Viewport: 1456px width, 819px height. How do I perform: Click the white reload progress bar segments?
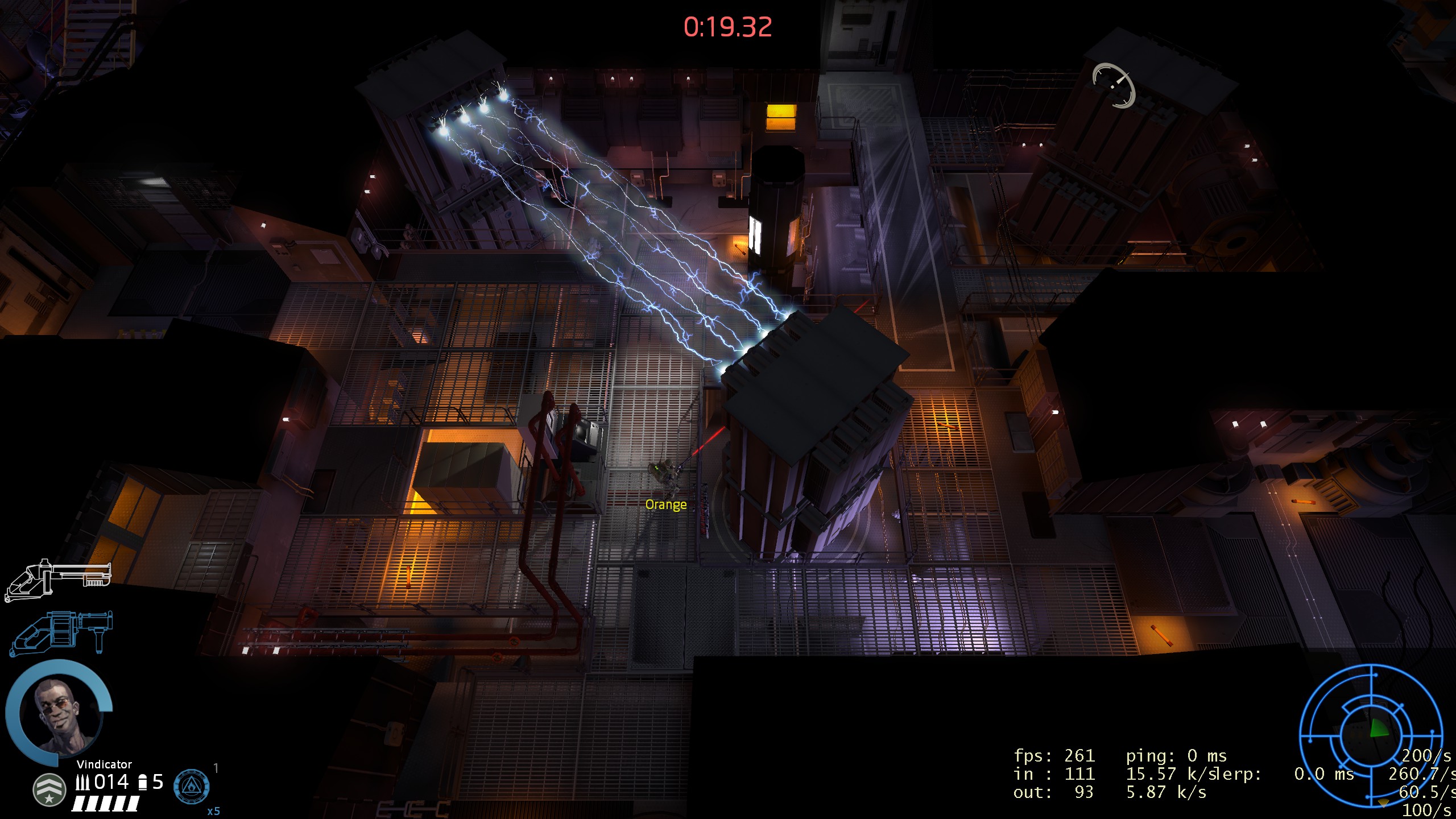tap(105, 803)
